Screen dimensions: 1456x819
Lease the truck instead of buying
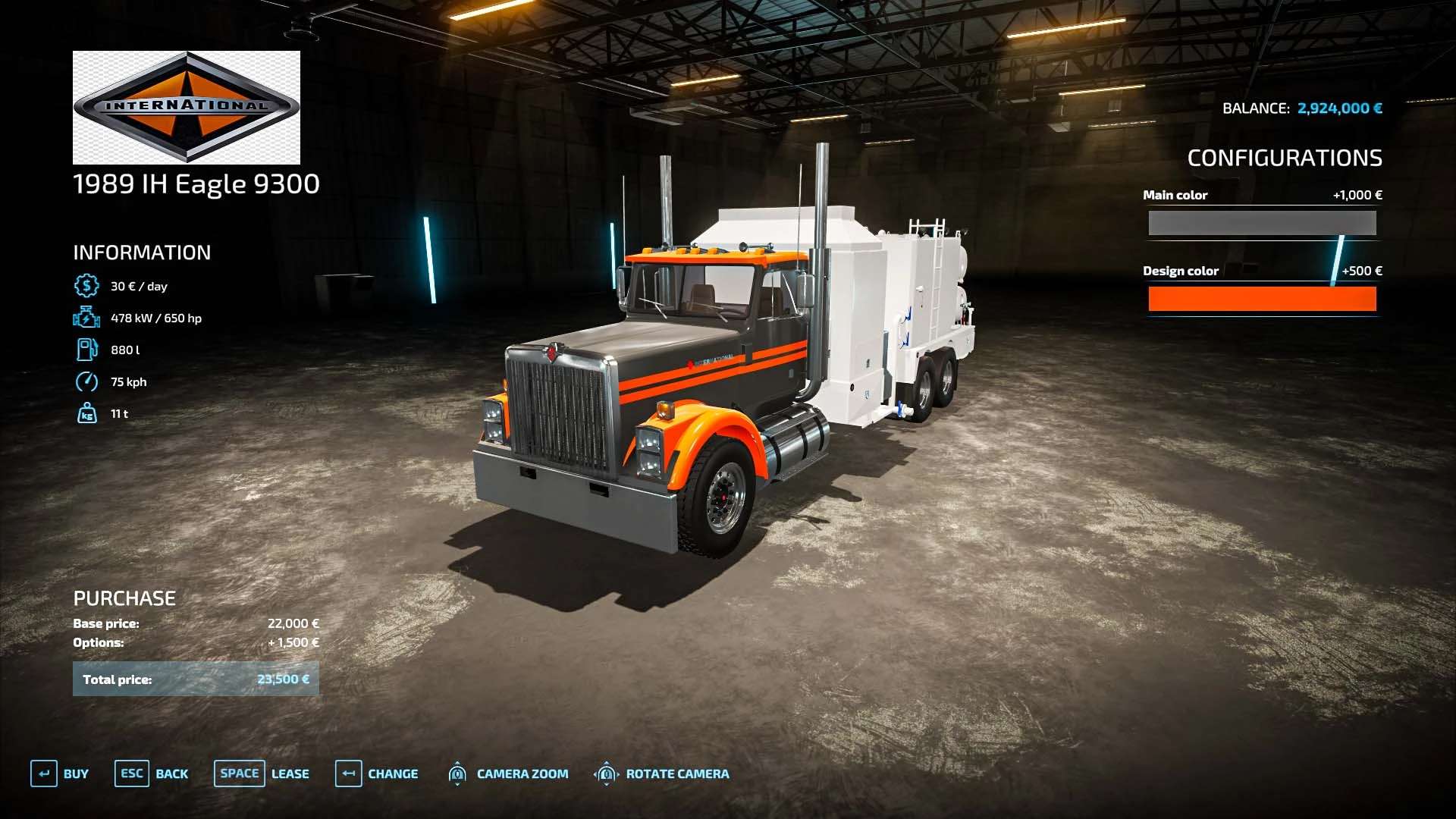coord(262,773)
